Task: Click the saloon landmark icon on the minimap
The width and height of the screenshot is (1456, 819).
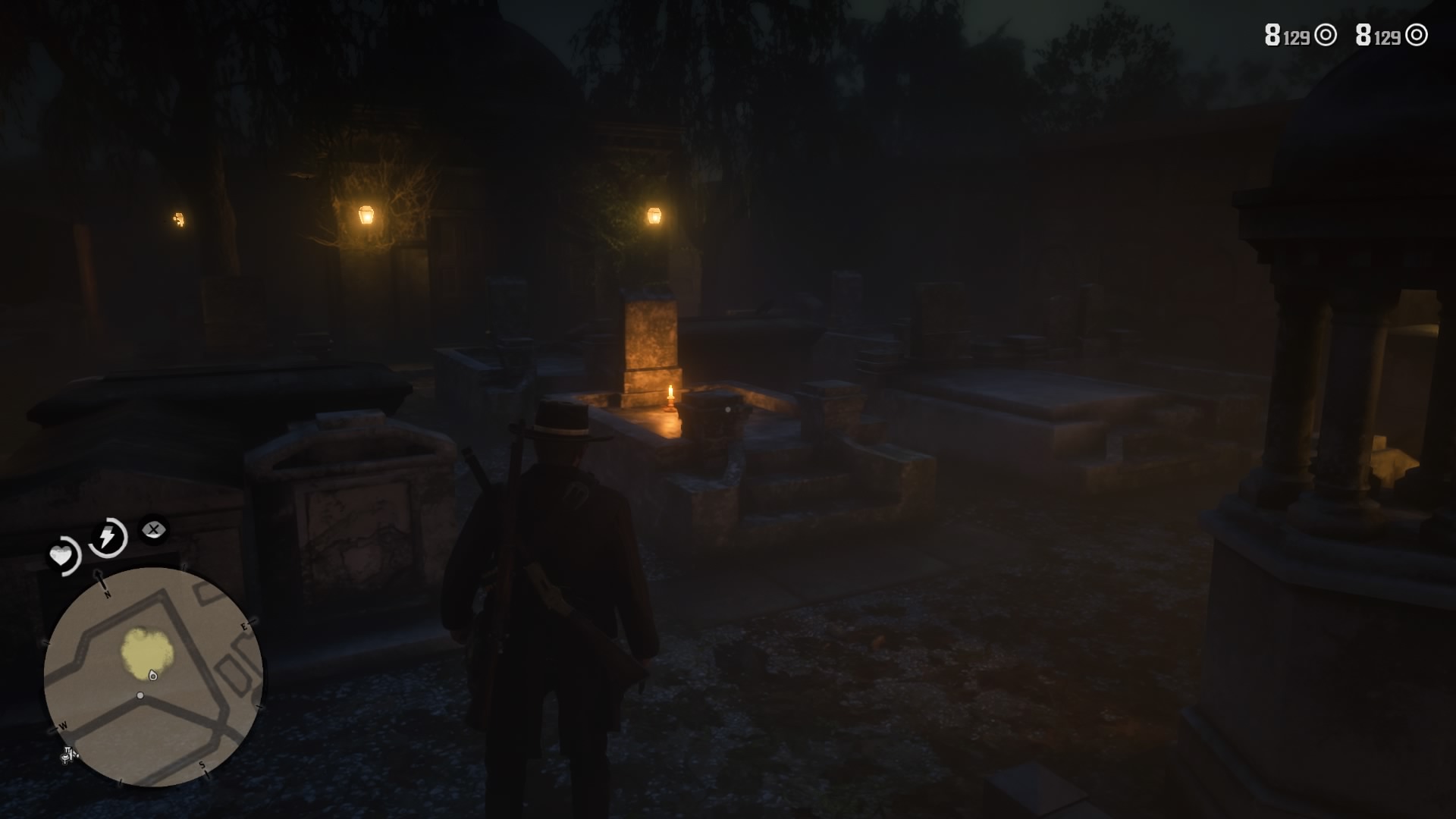Action: click(x=68, y=756)
